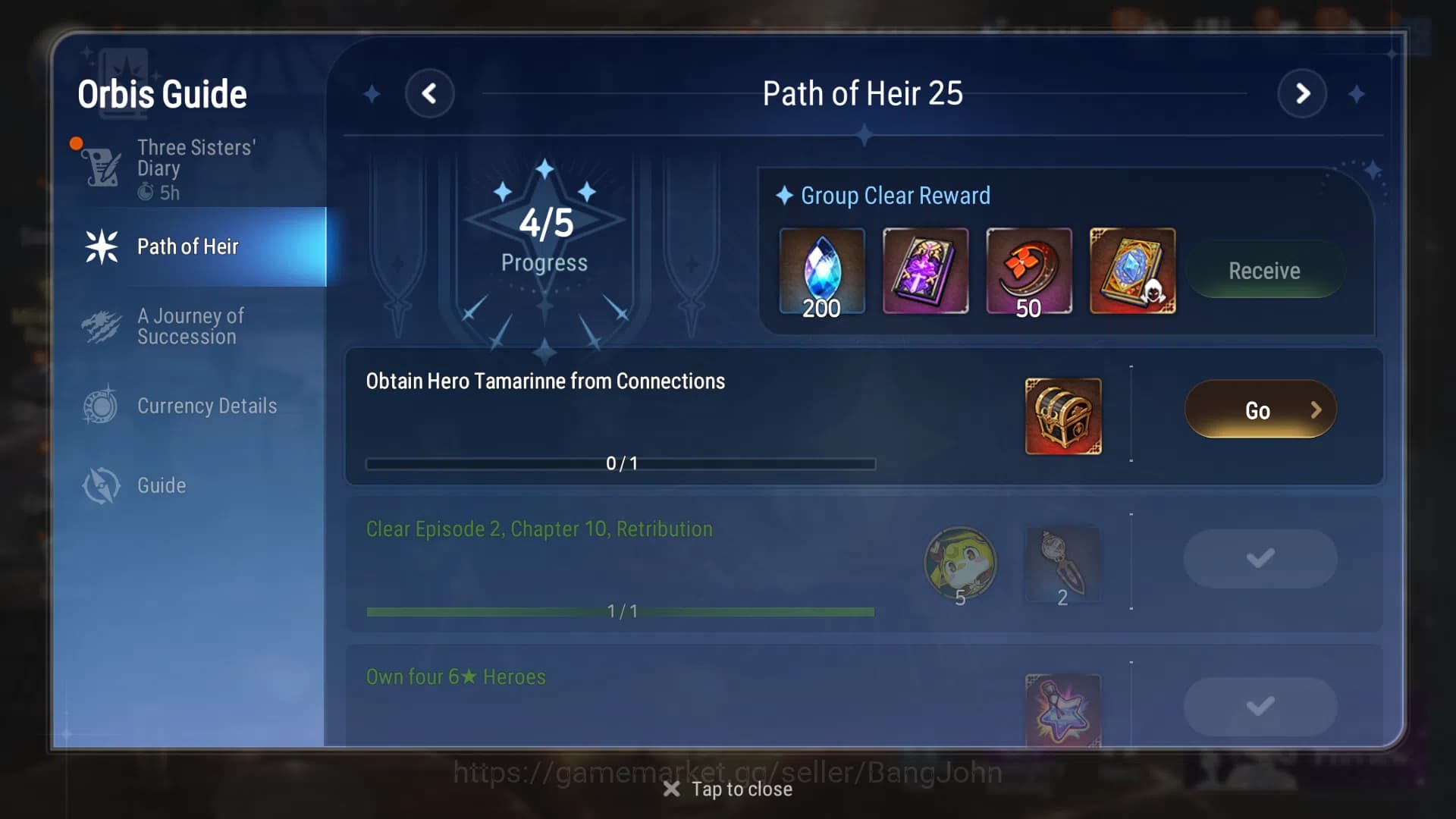The width and height of the screenshot is (1456, 819).
Task: View Currency Details coin icon
Action: pos(100,406)
